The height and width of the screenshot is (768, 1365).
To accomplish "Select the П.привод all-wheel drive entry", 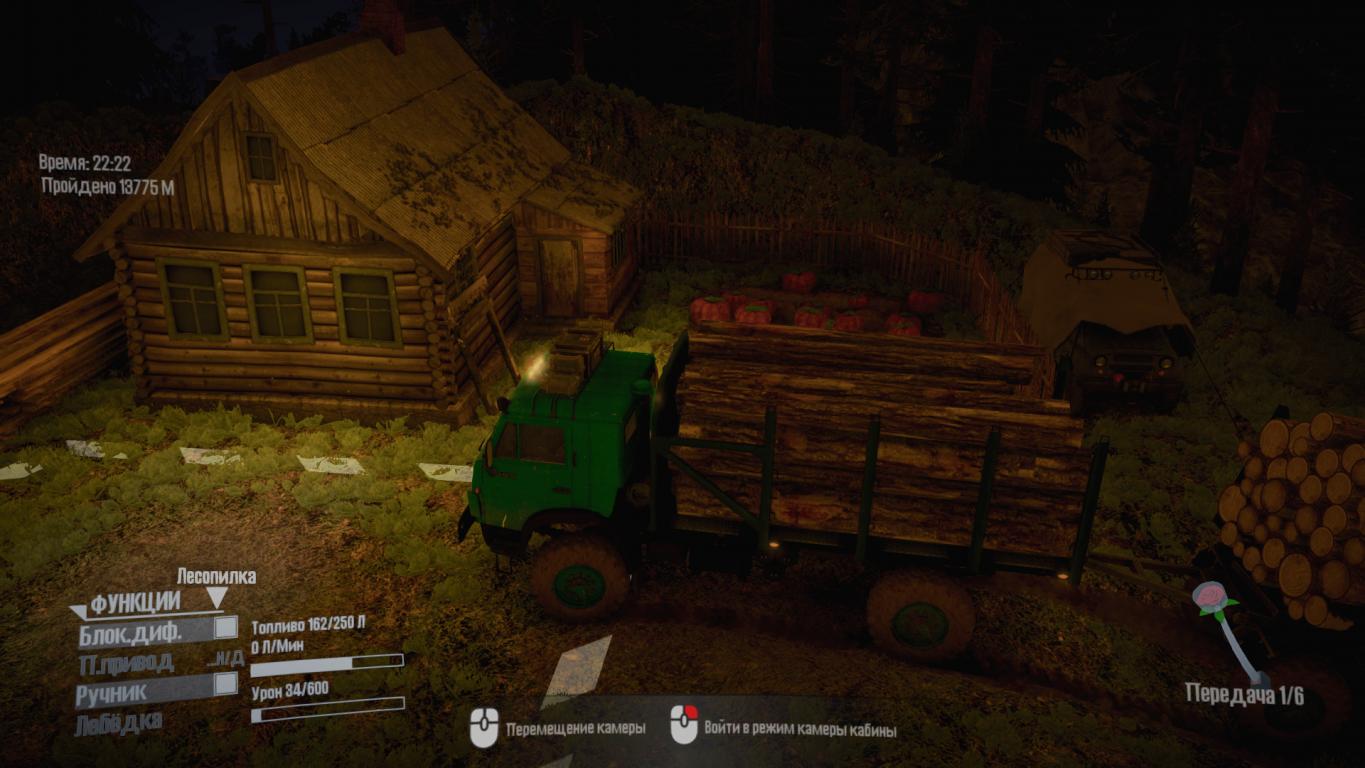I will (126, 662).
